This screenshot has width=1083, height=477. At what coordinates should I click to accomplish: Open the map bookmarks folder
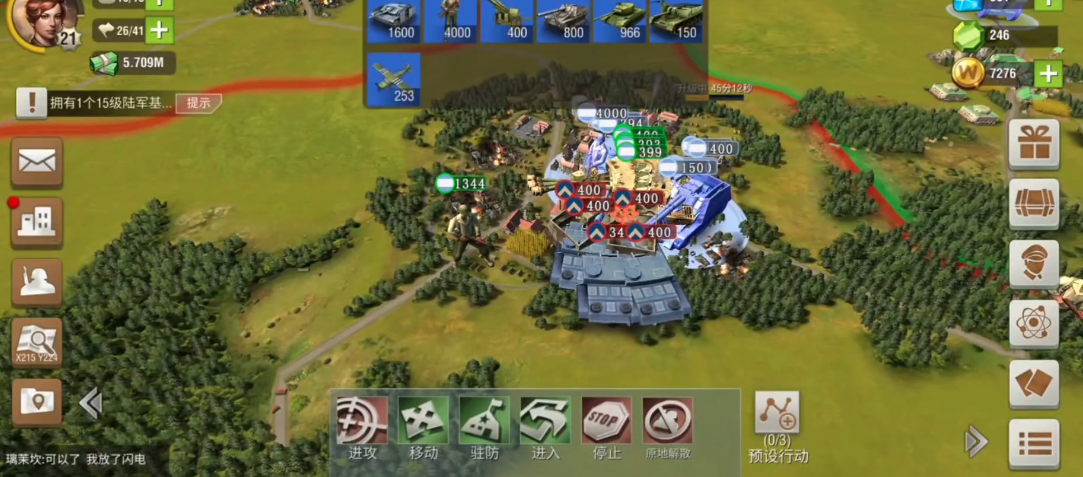37,402
